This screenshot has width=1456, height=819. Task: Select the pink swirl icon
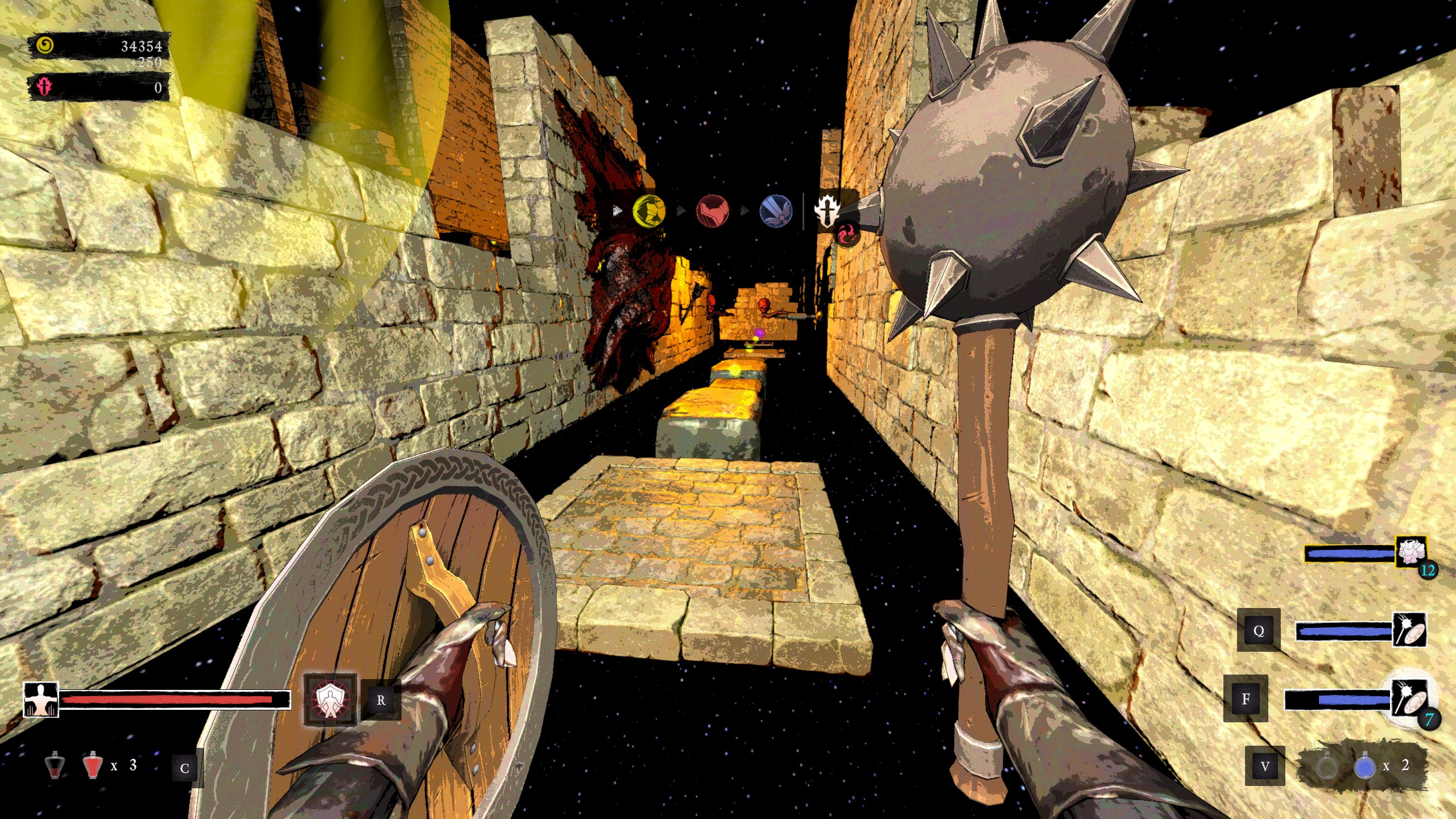[845, 234]
